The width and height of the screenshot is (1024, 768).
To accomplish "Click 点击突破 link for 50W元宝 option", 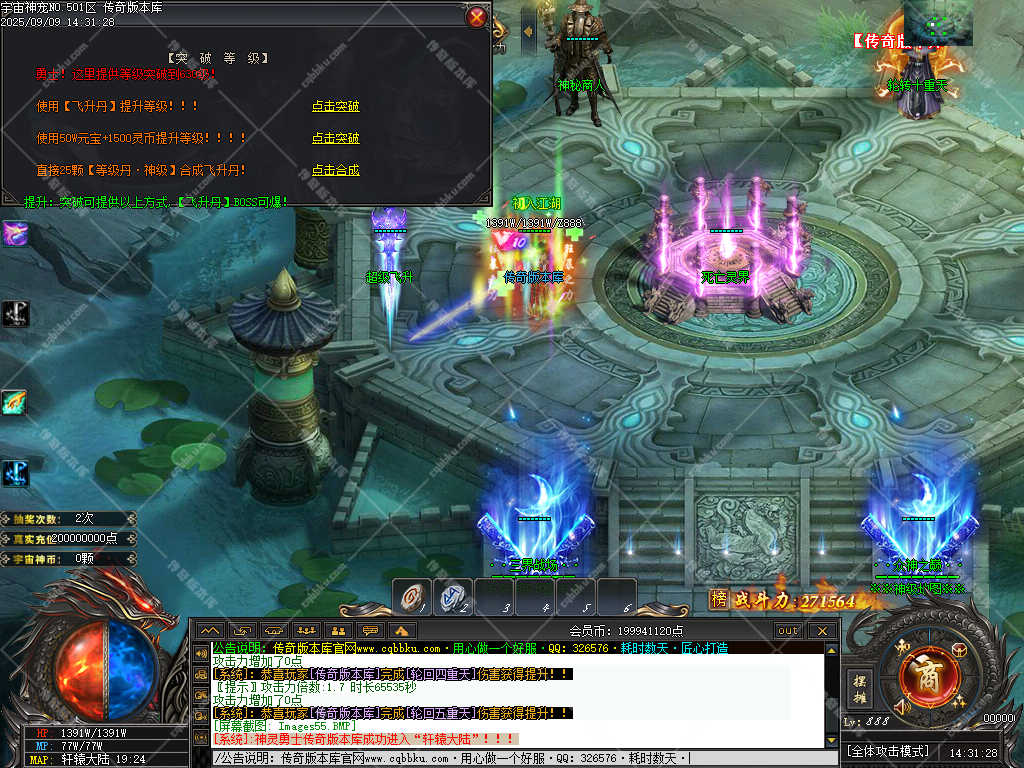I will click(335, 138).
